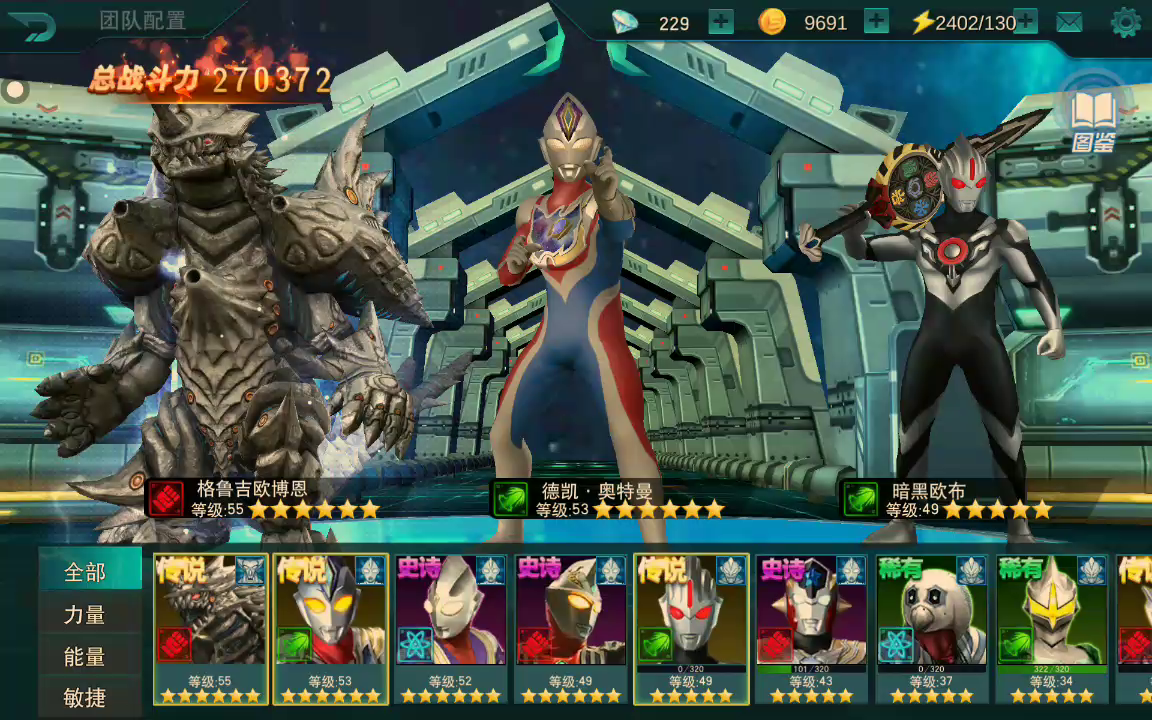Add more gold coins with plus button
The image size is (1152, 720).
tap(876, 22)
